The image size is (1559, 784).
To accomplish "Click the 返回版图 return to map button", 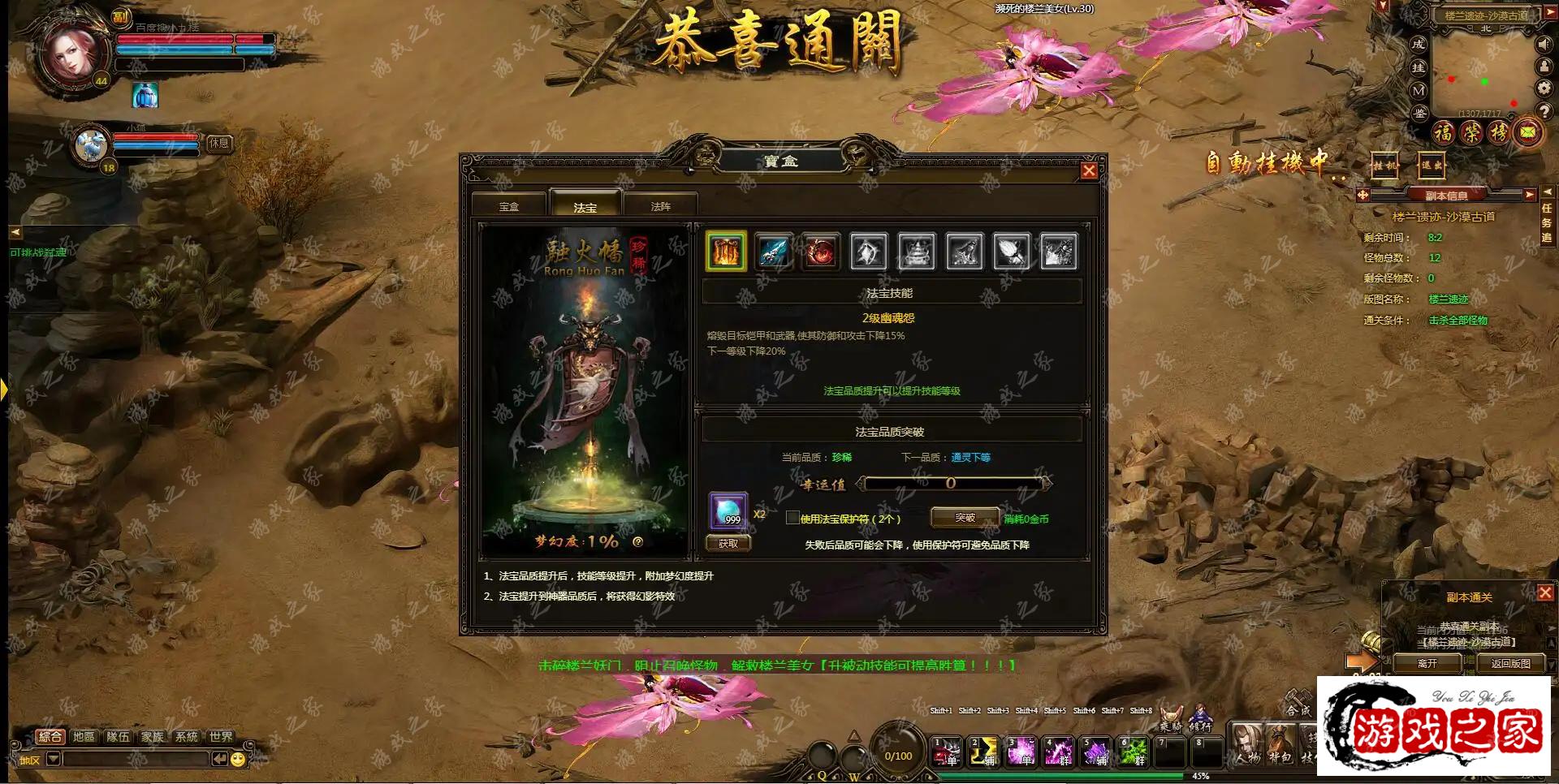I will (1510, 663).
